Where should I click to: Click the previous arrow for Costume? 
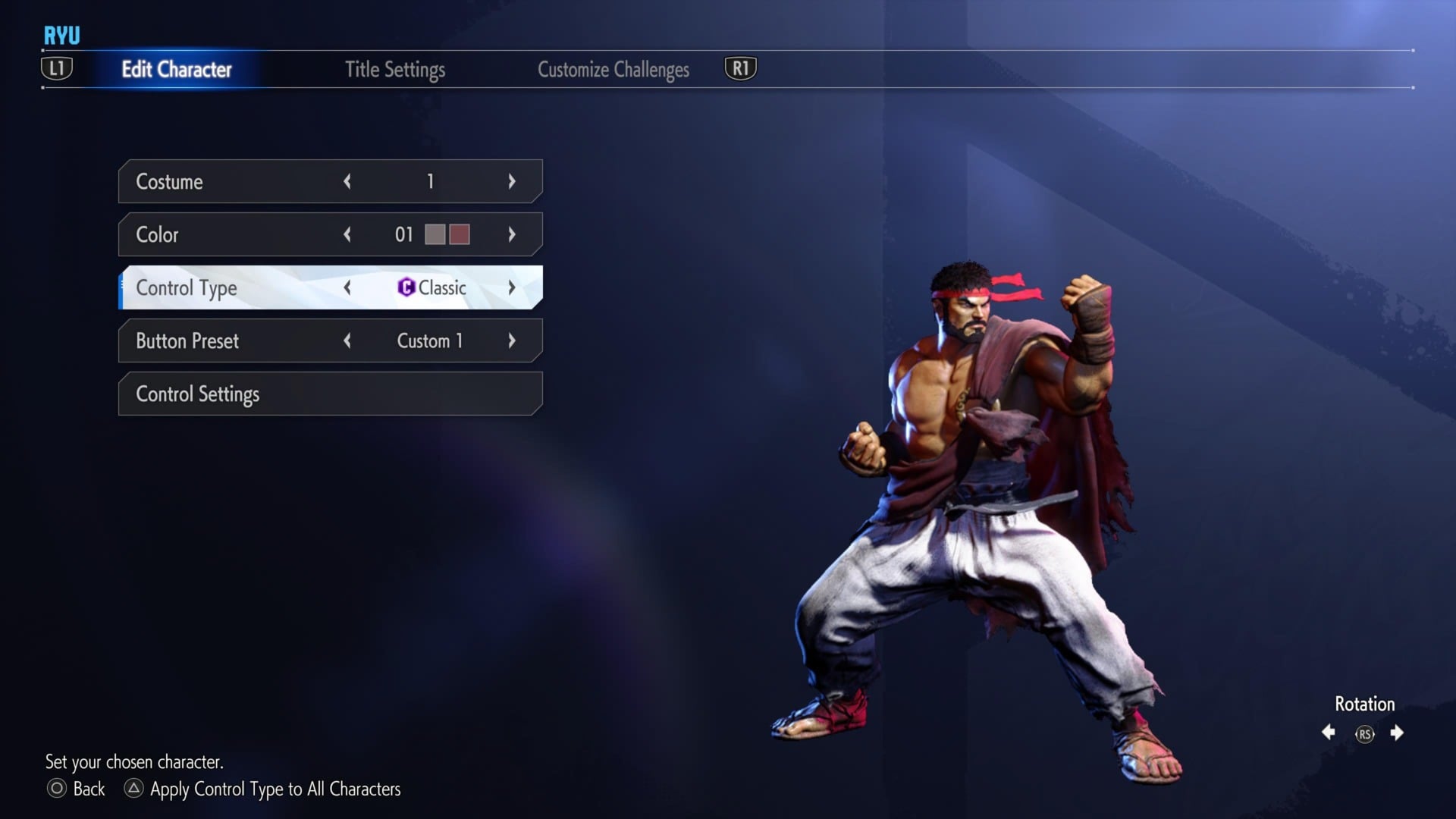(347, 181)
